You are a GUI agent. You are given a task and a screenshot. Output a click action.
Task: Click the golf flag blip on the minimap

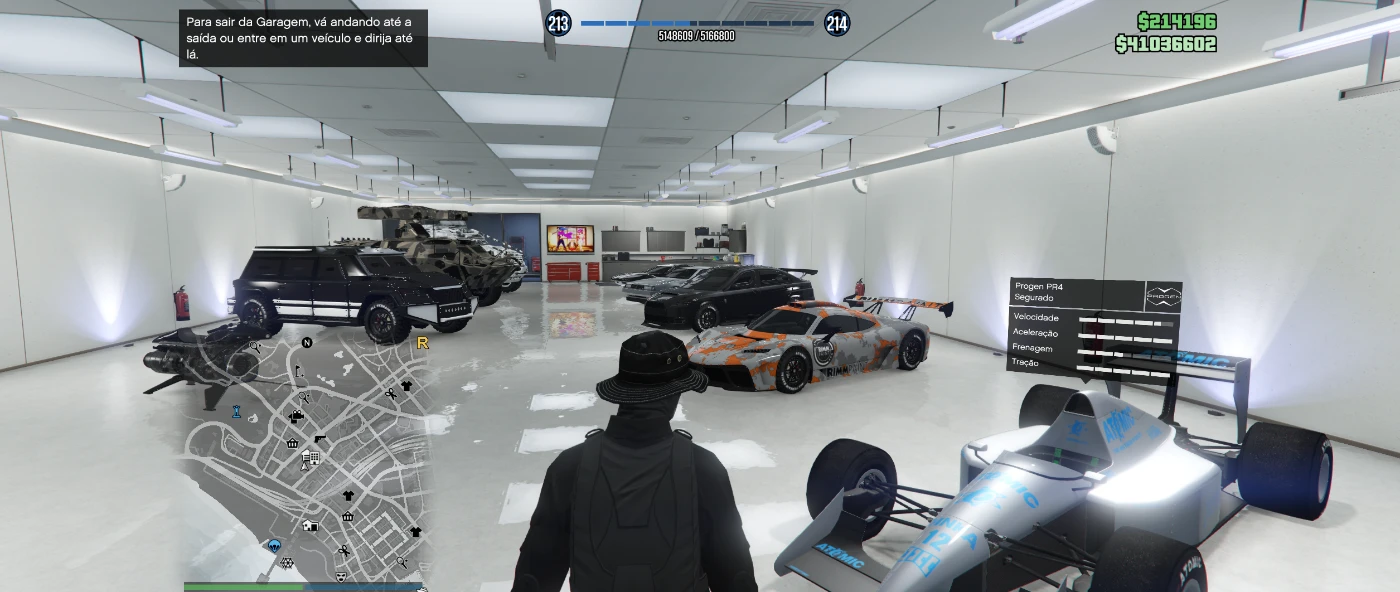coord(298,371)
